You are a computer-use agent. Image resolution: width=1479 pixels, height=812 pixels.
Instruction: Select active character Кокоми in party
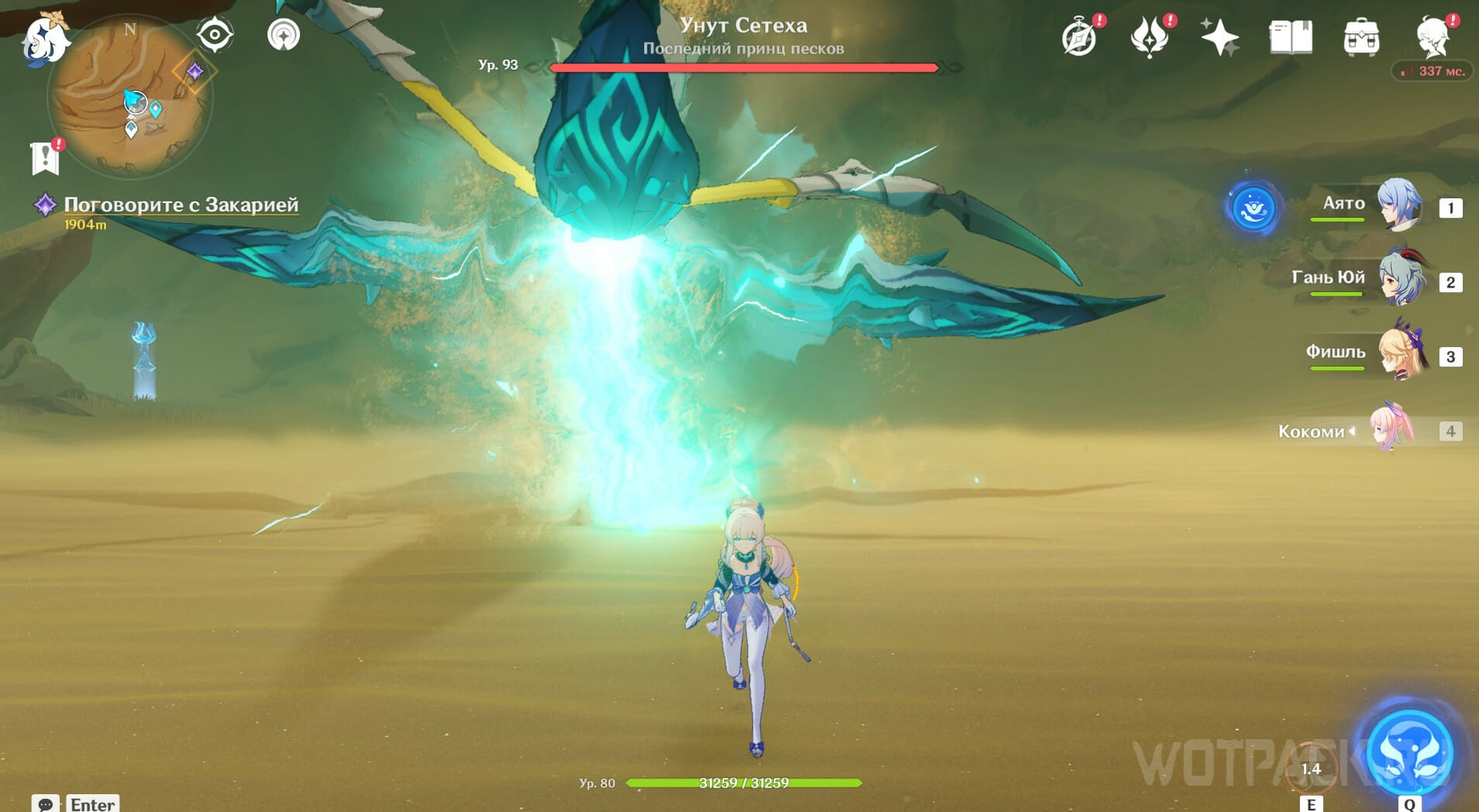tap(1392, 429)
